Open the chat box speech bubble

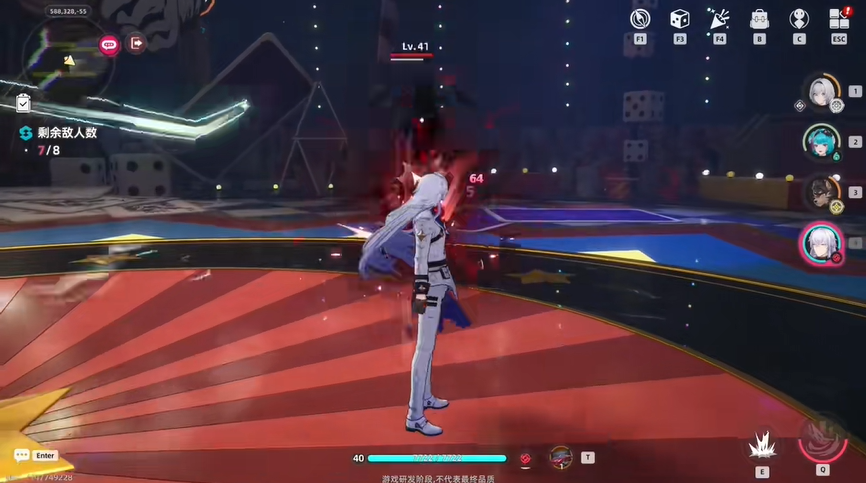tap(21, 455)
